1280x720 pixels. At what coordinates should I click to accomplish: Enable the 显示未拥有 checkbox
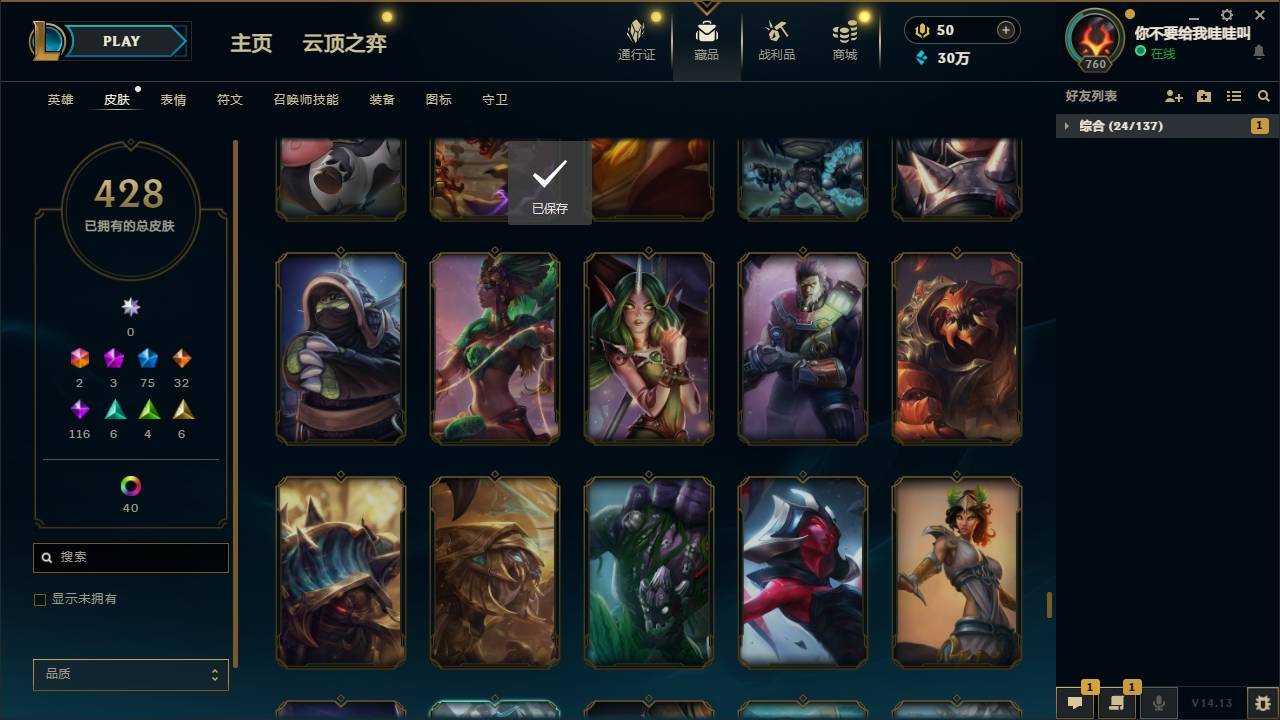click(x=40, y=598)
